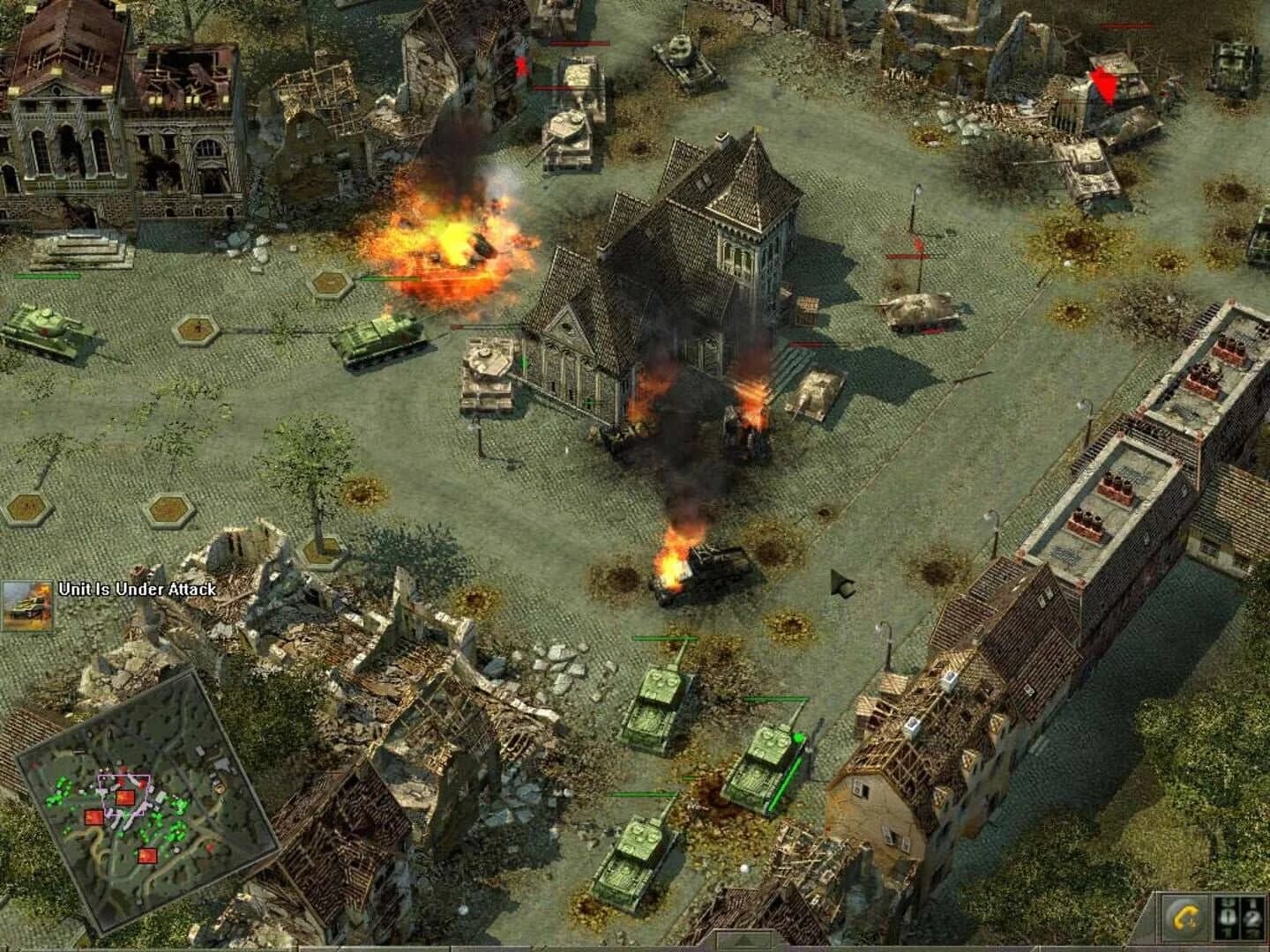1270x952 pixels.
Task: Open the reinforcements call with the yellow phone icon
Action: point(1186,918)
